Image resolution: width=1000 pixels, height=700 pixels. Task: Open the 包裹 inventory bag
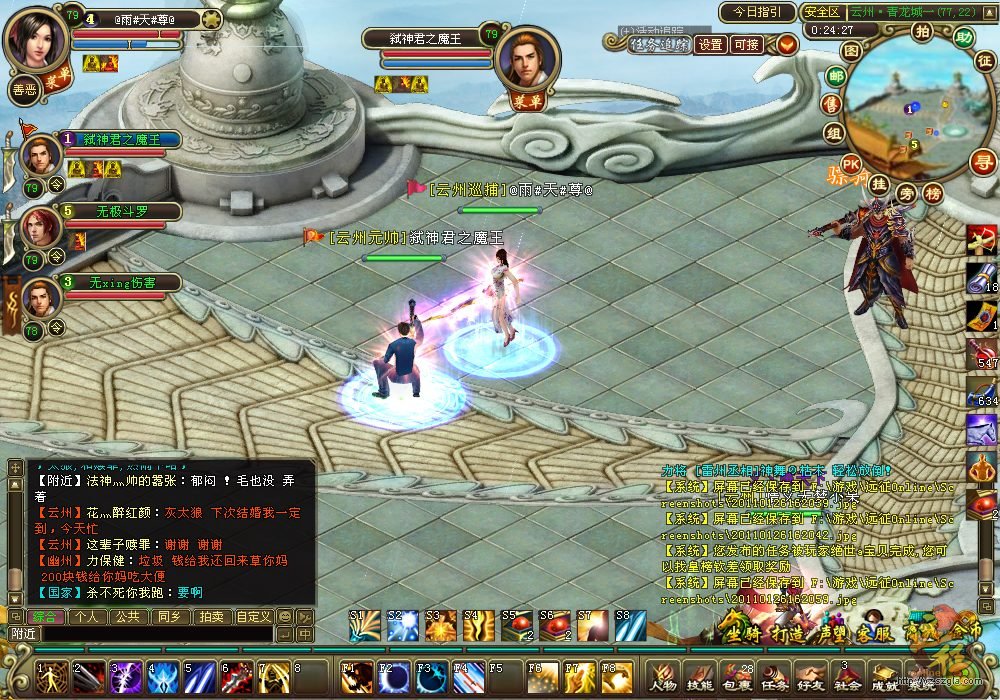(x=736, y=677)
